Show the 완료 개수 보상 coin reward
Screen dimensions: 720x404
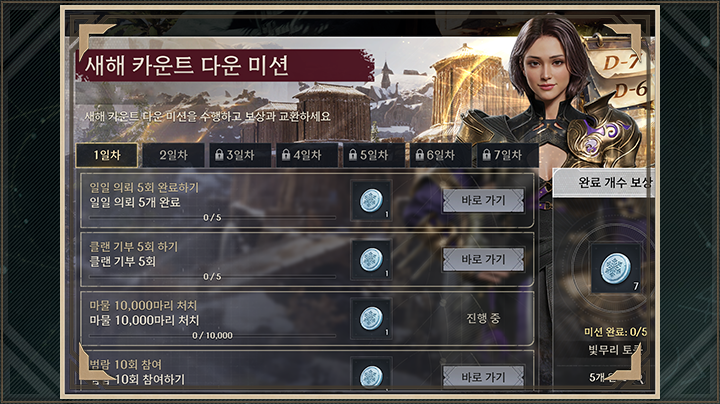pyautogui.click(x=615, y=268)
